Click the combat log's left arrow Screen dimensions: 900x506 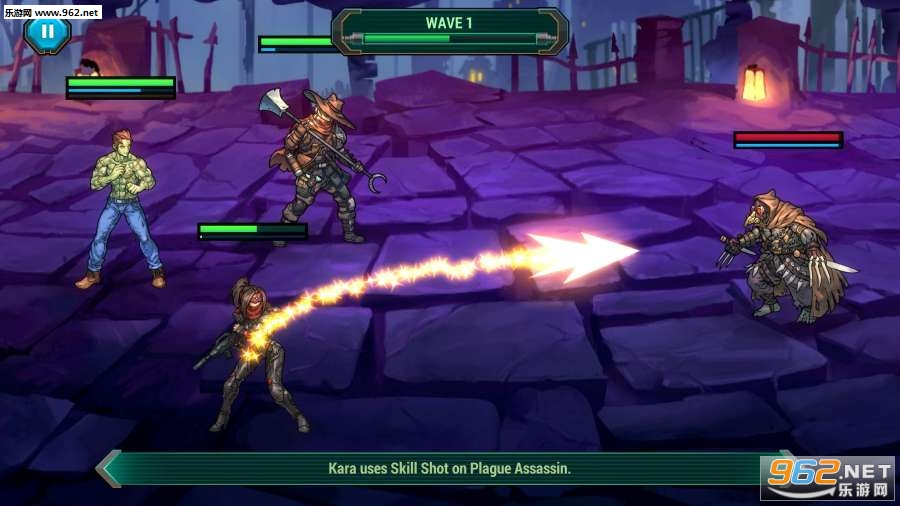[108, 468]
